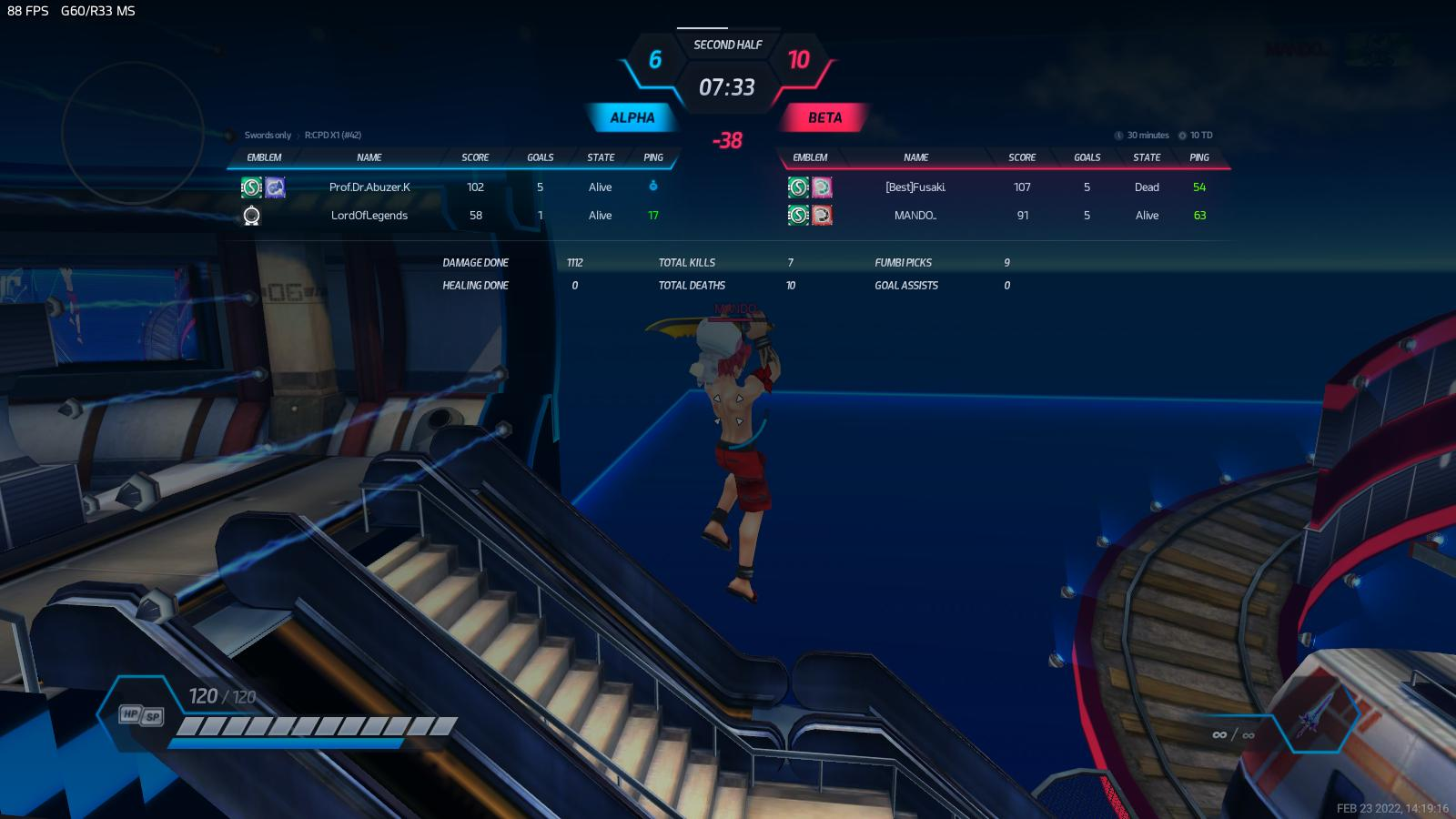
Task: Select LordOfLegends player row
Action: click(x=369, y=216)
